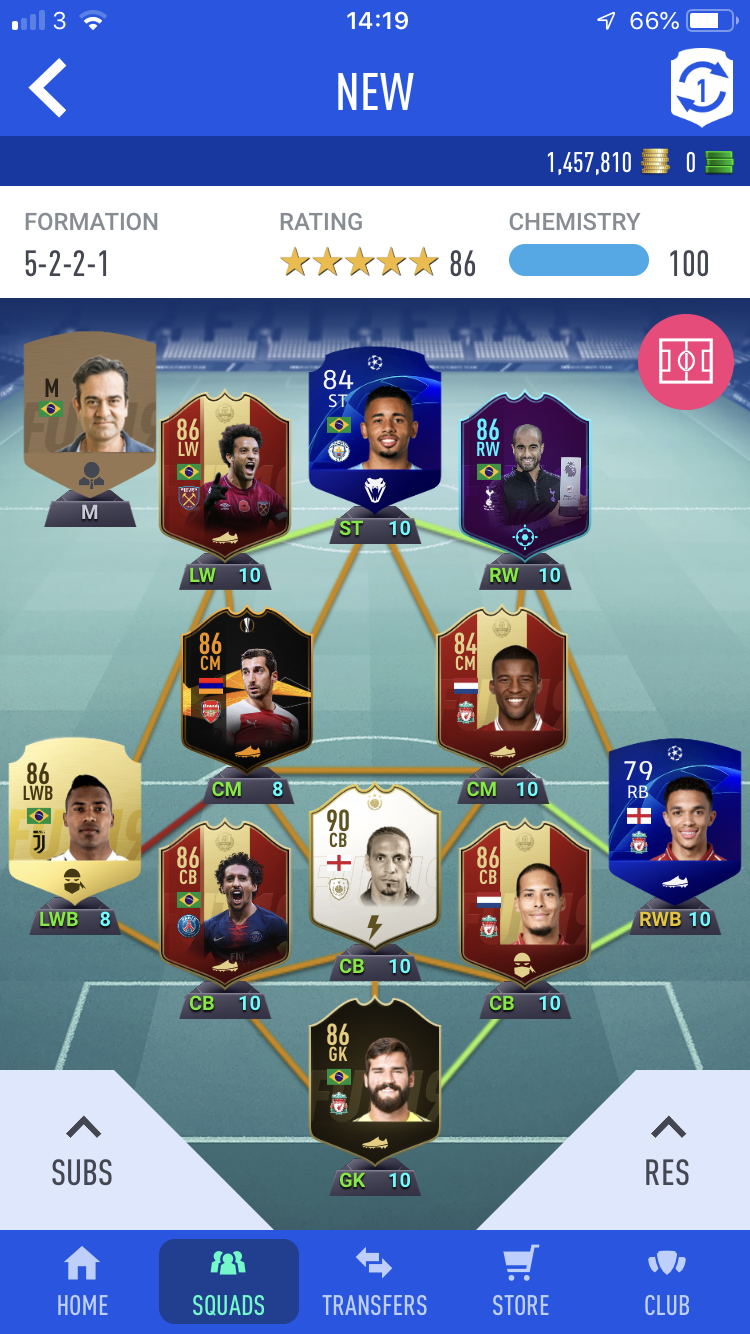
Task: Open the squad switch shield icon
Action: pyautogui.click(x=701, y=88)
